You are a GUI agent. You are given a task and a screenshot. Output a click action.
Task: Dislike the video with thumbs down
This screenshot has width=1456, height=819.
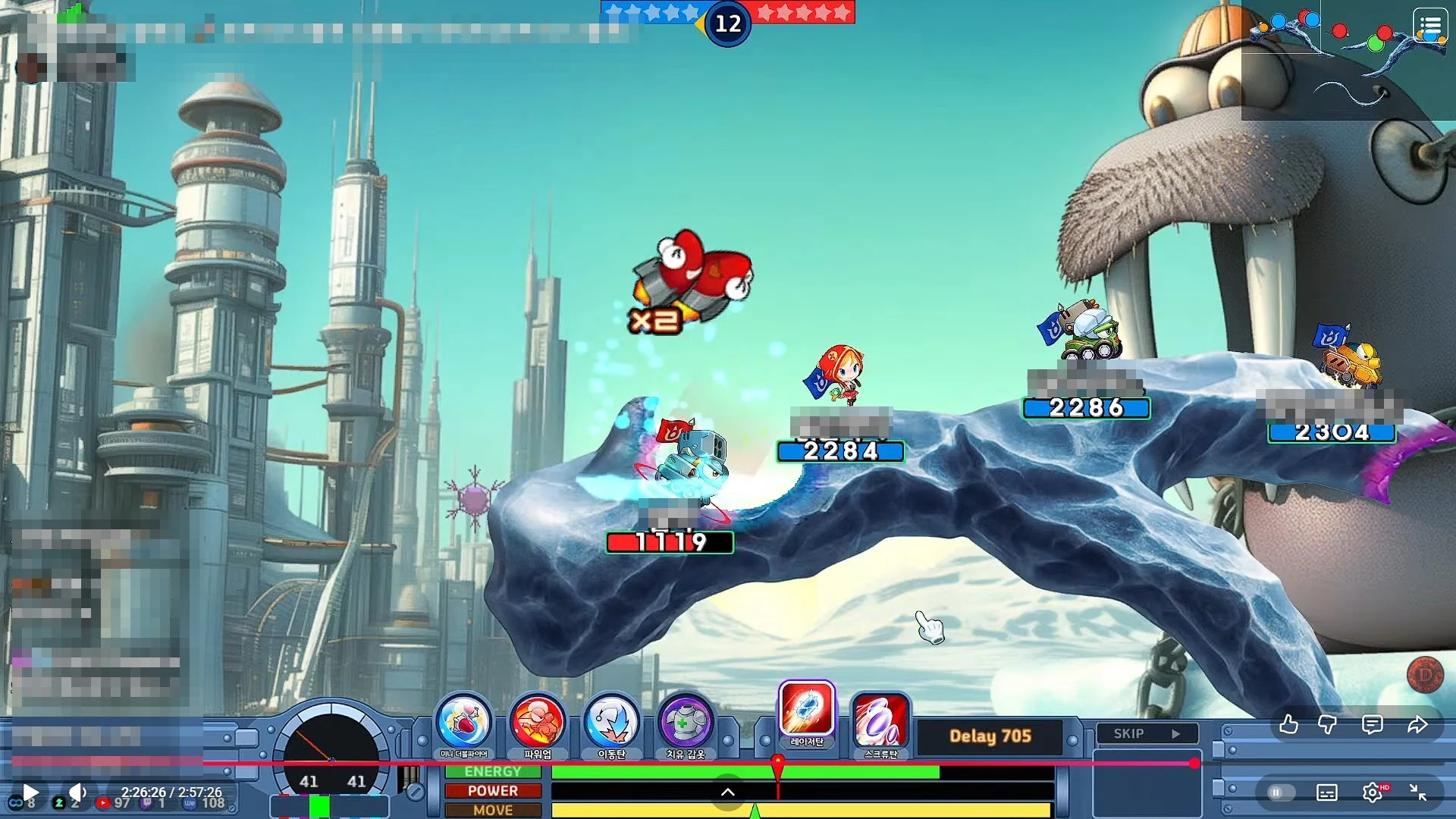(1328, 725)
